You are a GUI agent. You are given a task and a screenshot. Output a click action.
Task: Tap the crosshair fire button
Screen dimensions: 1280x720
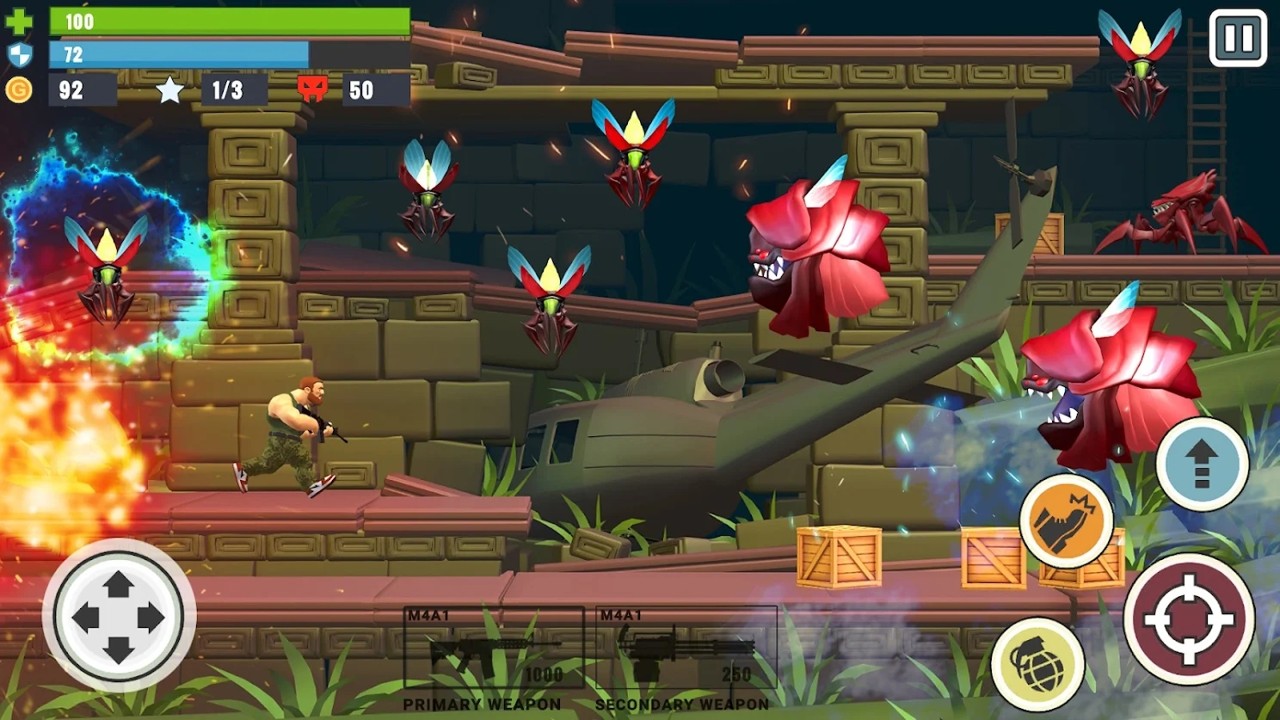1188,618
